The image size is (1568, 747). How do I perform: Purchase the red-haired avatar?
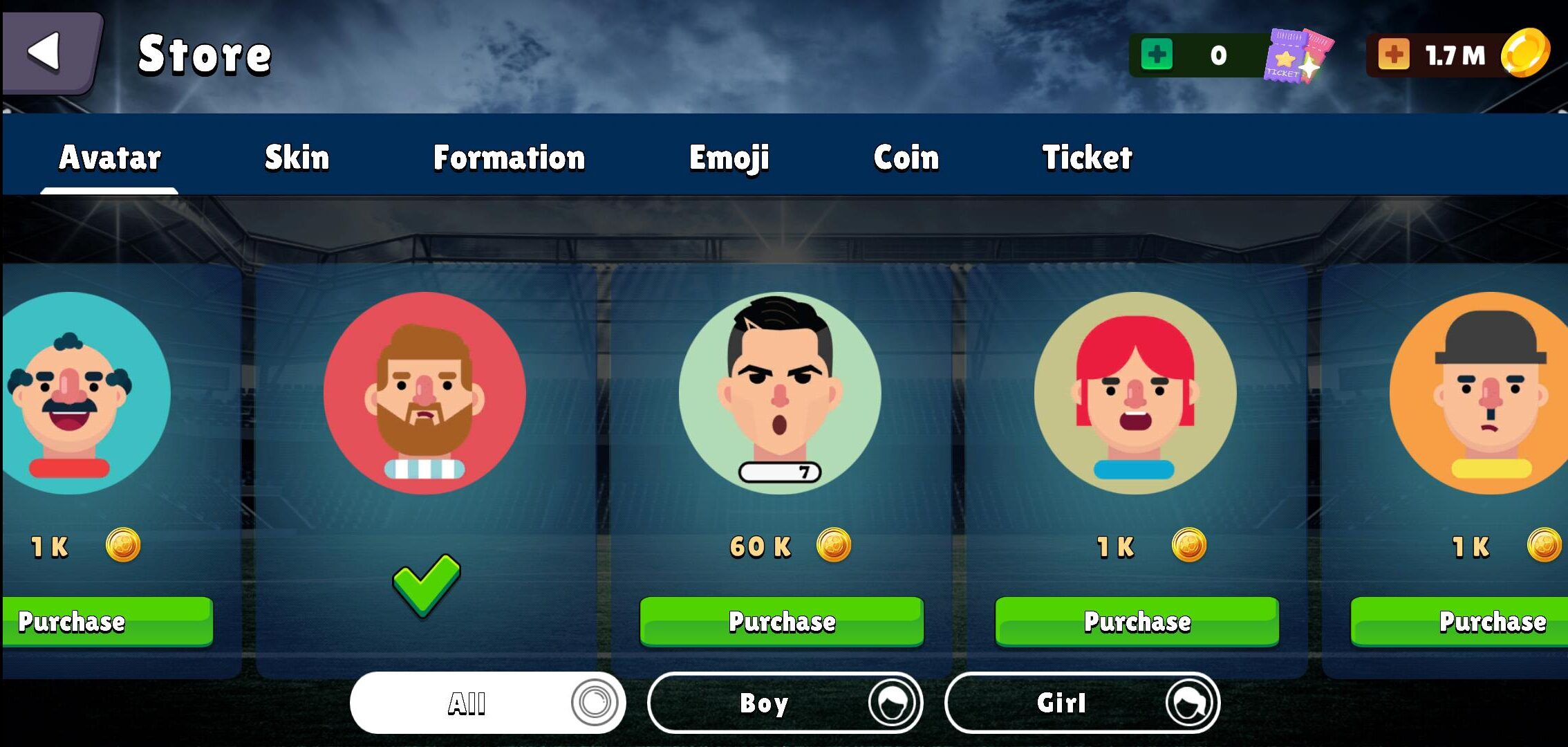tap(1137, 622)
